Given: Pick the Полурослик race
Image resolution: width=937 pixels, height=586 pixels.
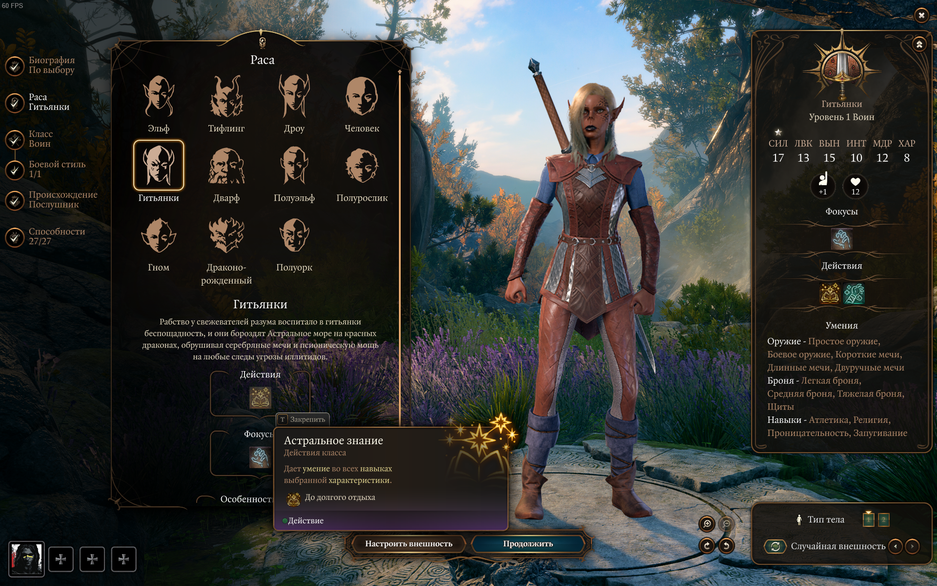Looking at the screenshot, I should pyautogui.click(x=361, y=166).
